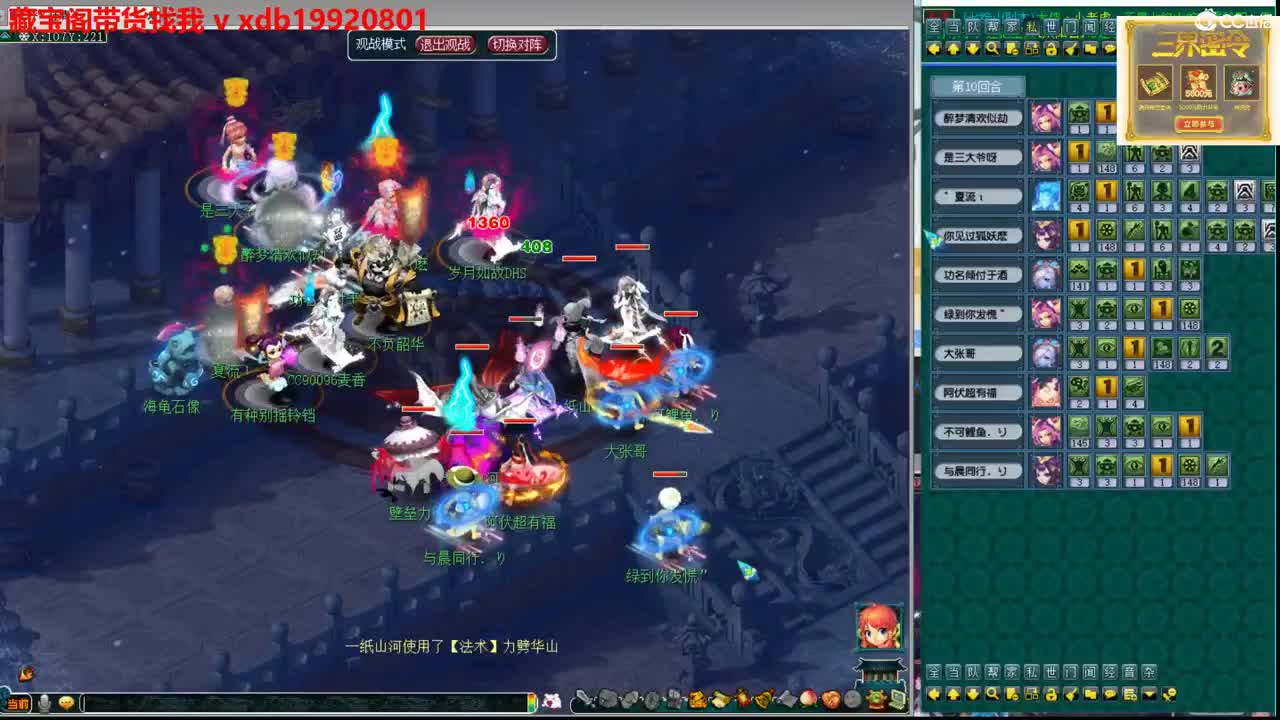Screen dimensions: 1280x720
Task: Toggle the chat lock icon
Action: [1050, 693]
